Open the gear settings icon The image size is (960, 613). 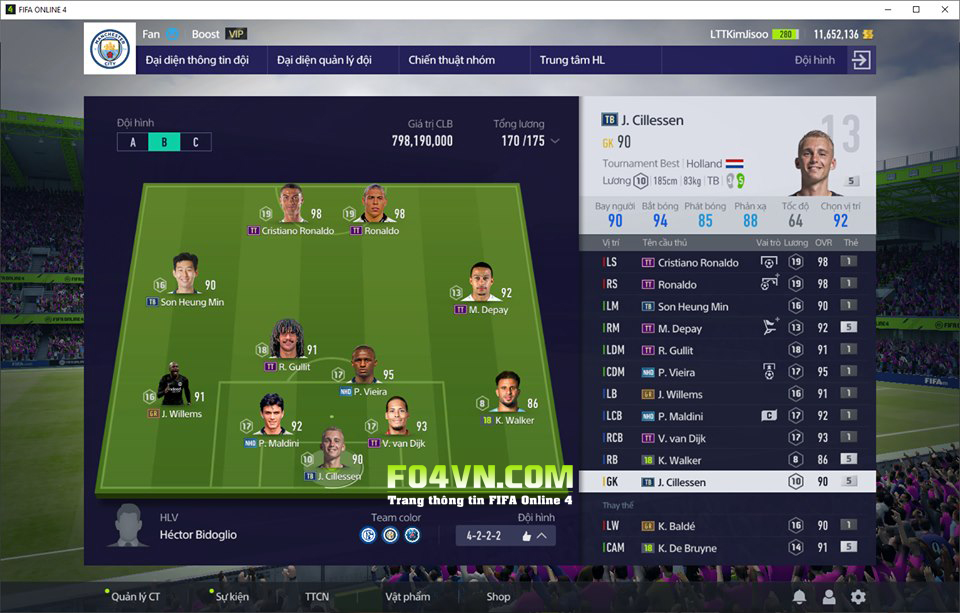coord(857,597)
